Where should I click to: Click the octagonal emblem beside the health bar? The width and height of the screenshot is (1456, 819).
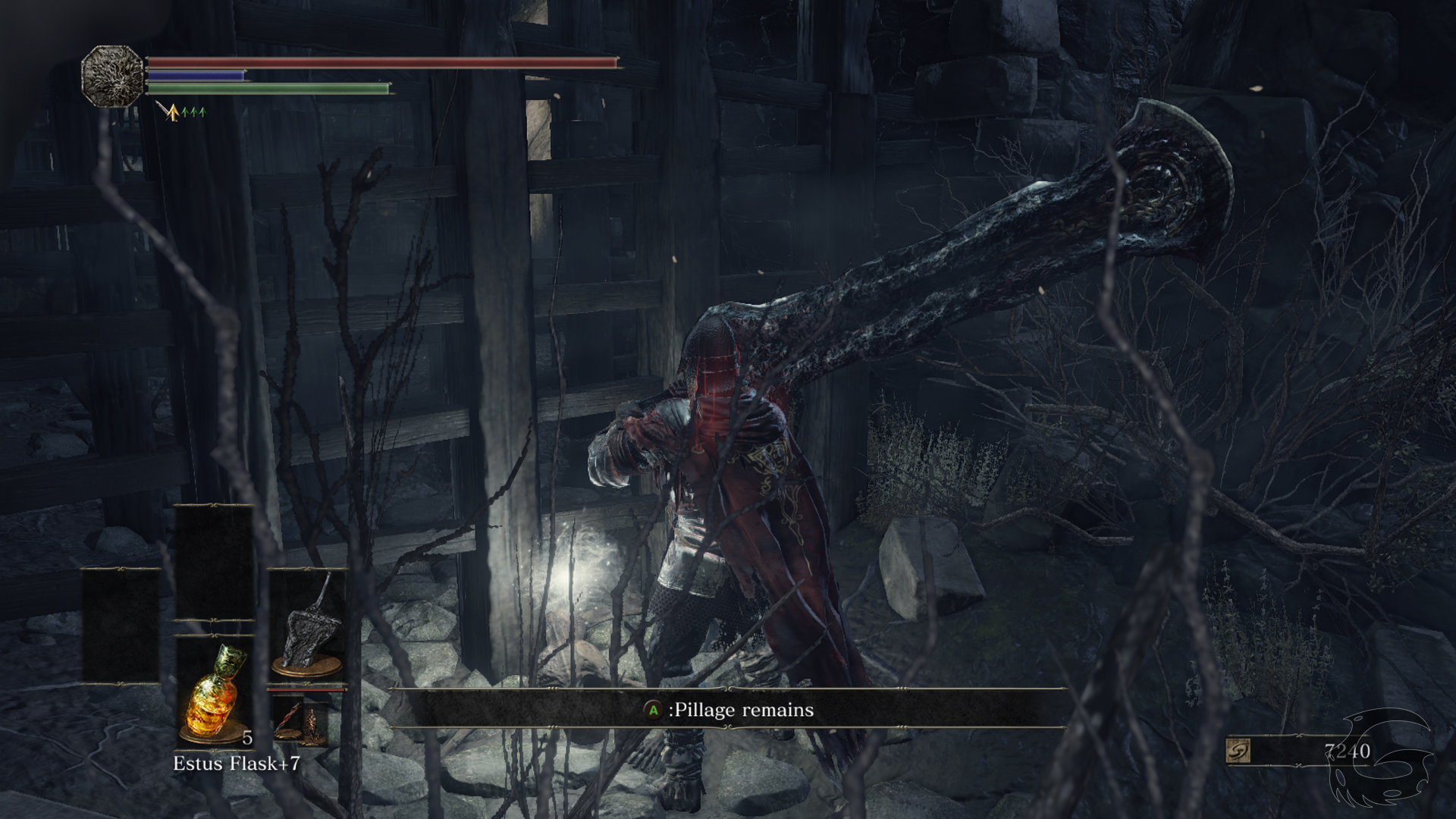pyautogui.click(x=112, y=76)
